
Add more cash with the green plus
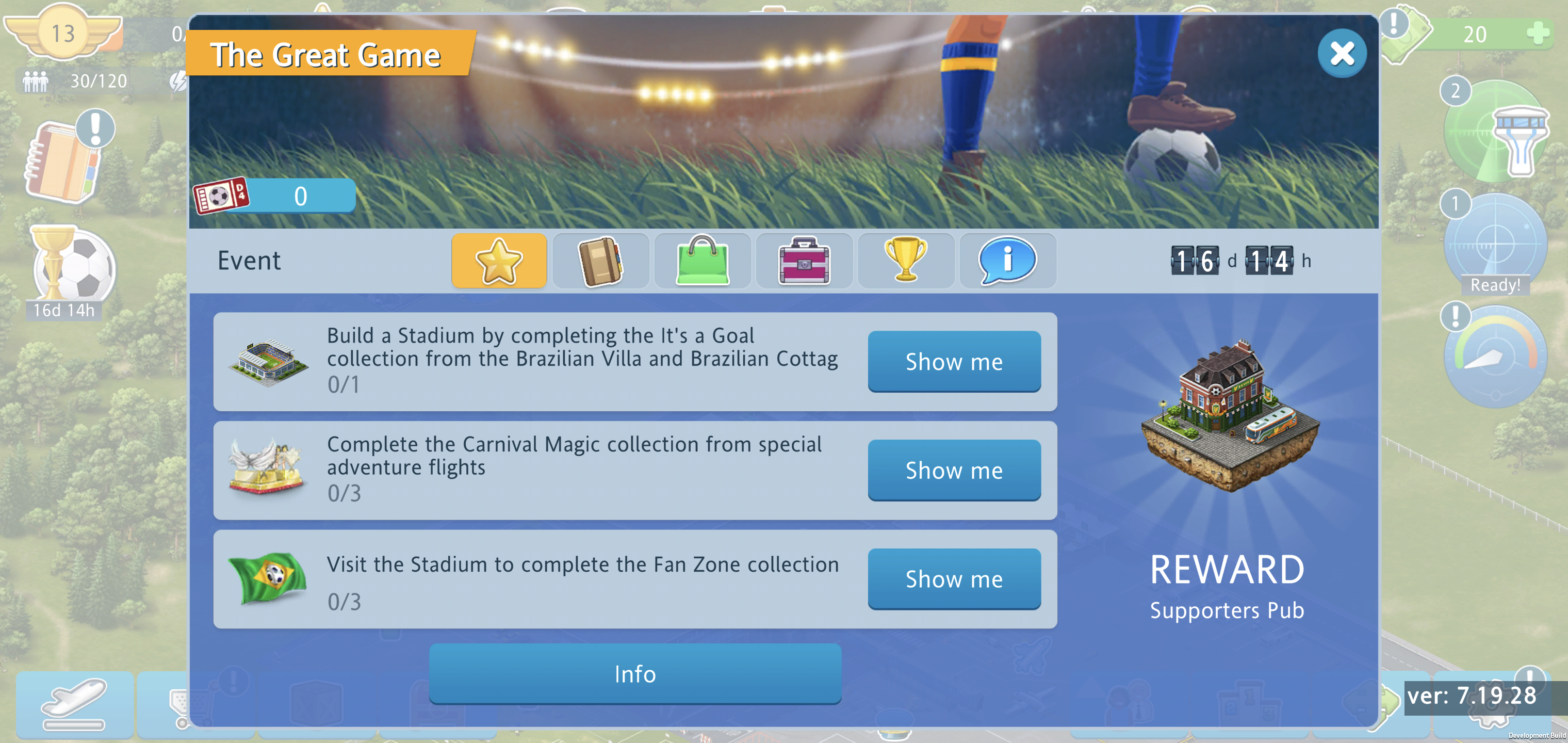[1538, 34]
